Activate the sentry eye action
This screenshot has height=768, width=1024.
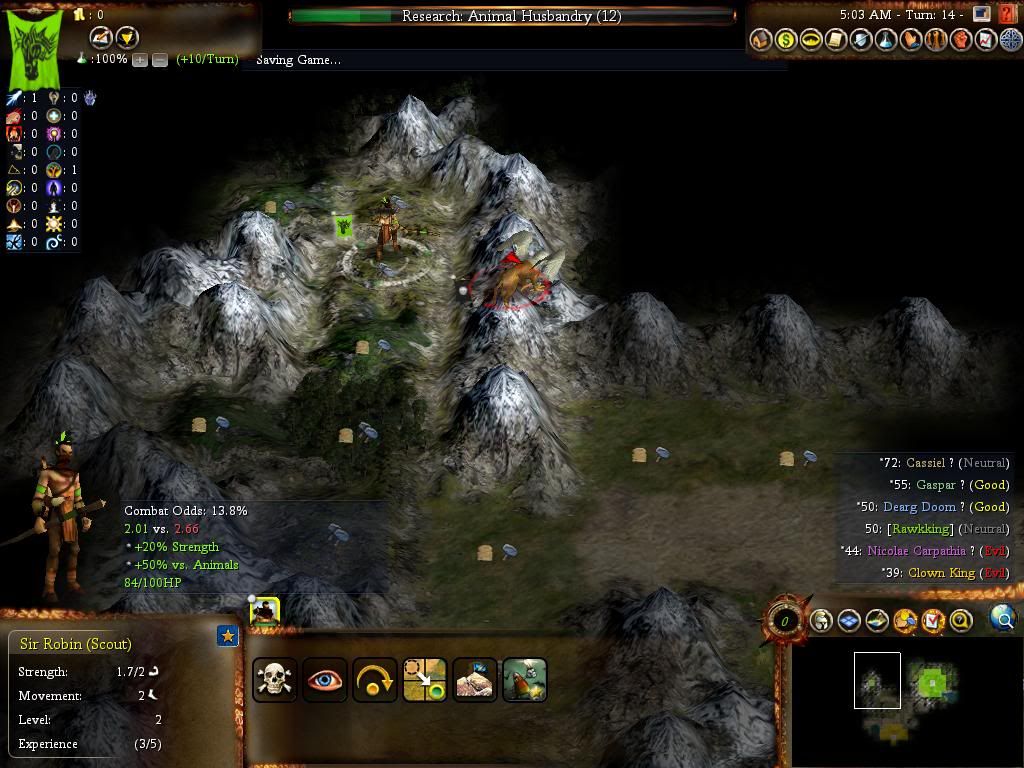tap(324, 680)
